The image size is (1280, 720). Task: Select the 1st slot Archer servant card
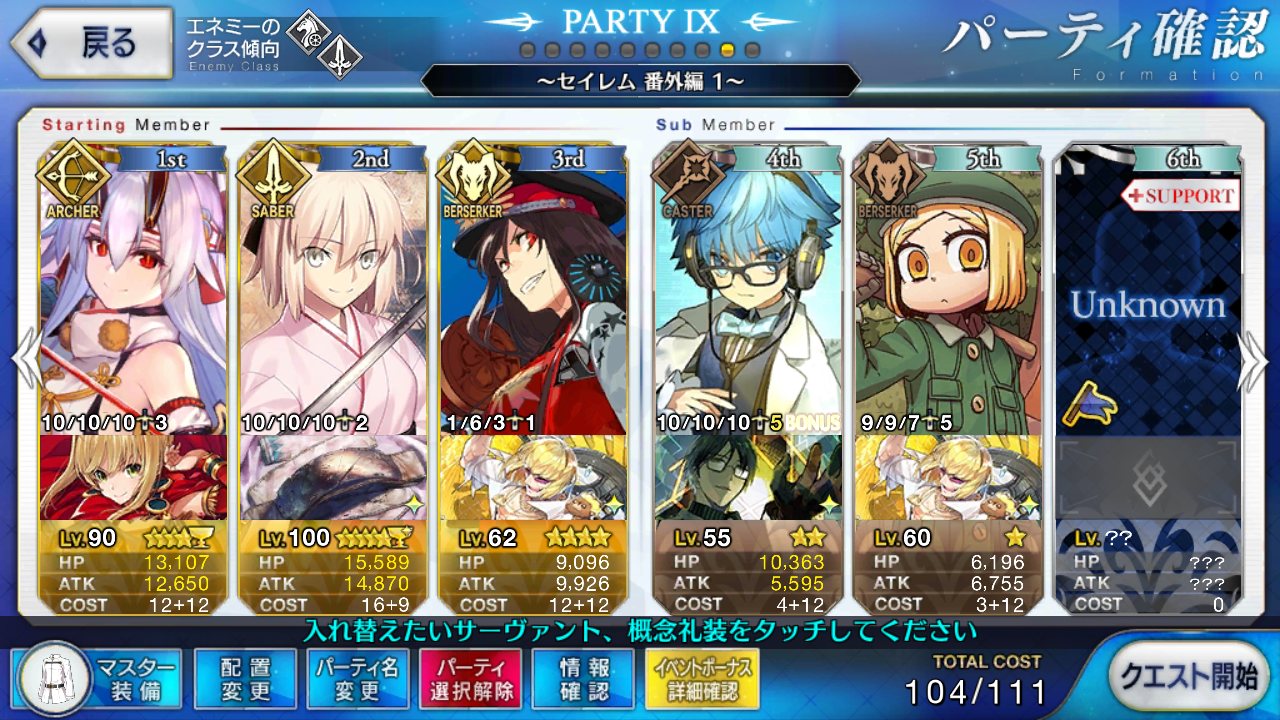click(x=133, y=290)
